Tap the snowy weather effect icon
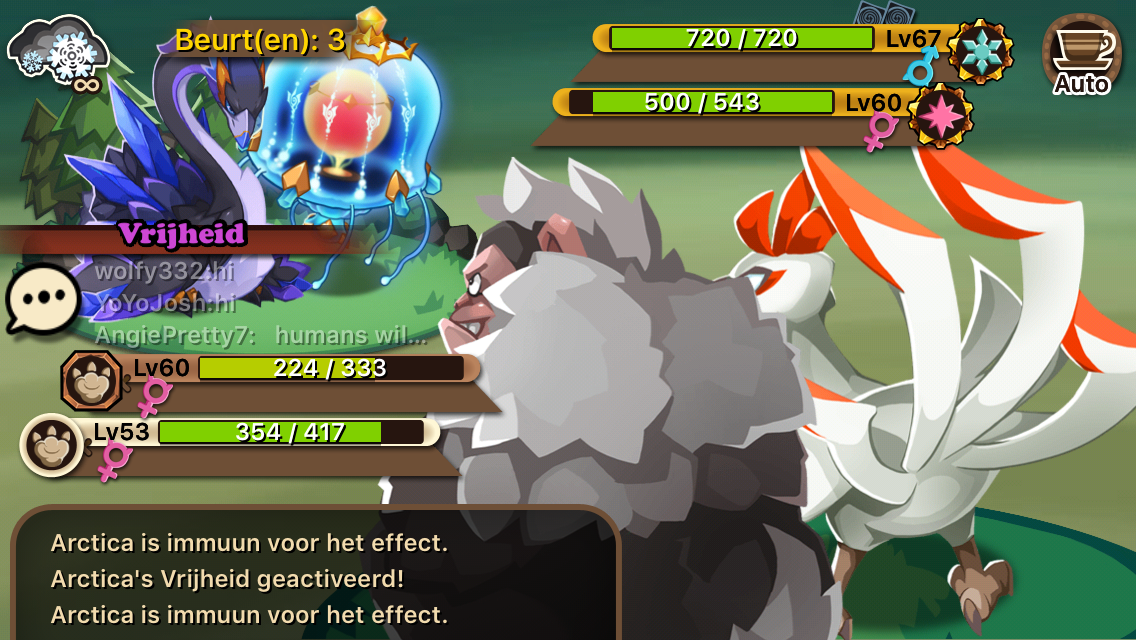Image resolution: width=1136 pixels, height=640 pixels. 60,51
